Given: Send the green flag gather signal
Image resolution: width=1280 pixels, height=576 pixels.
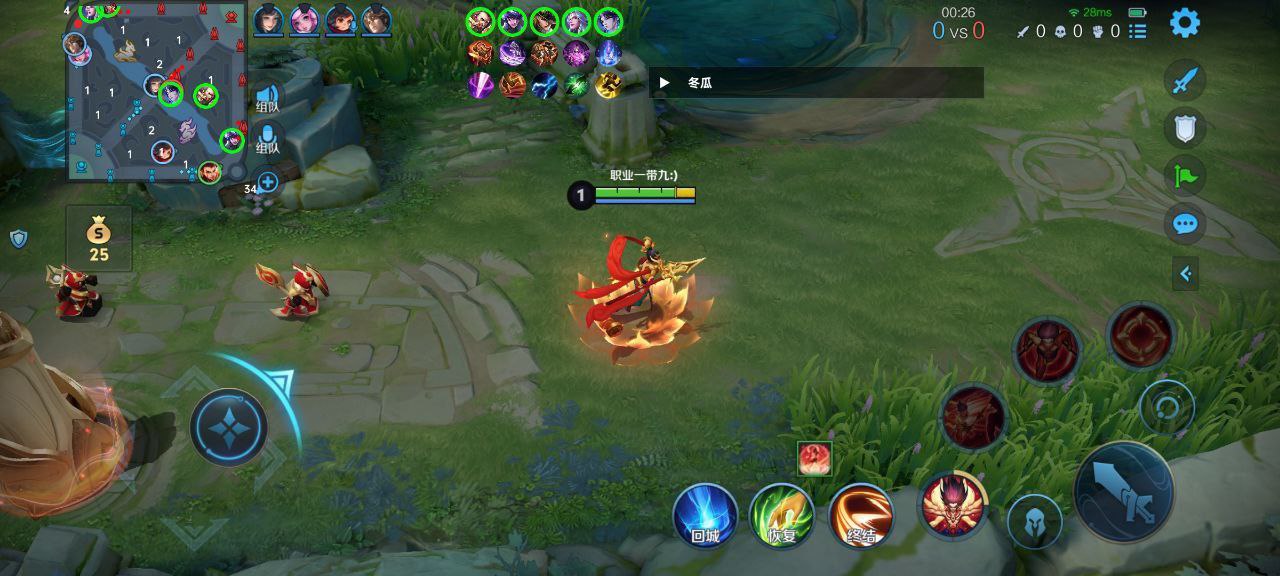Looking at the screenshot, I should pos(1185,177).
